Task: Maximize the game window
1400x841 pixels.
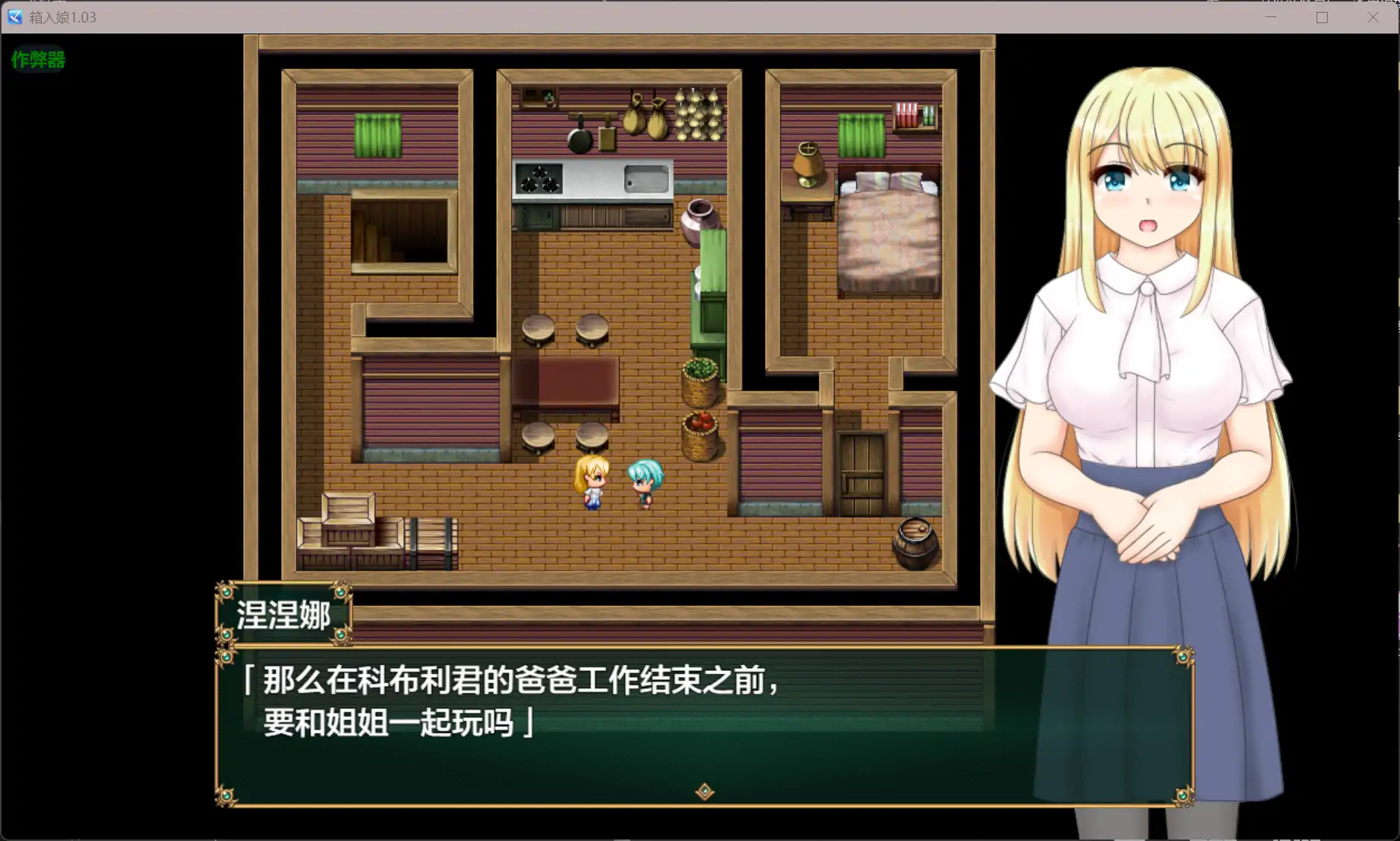Action: tap(1322, 16)
